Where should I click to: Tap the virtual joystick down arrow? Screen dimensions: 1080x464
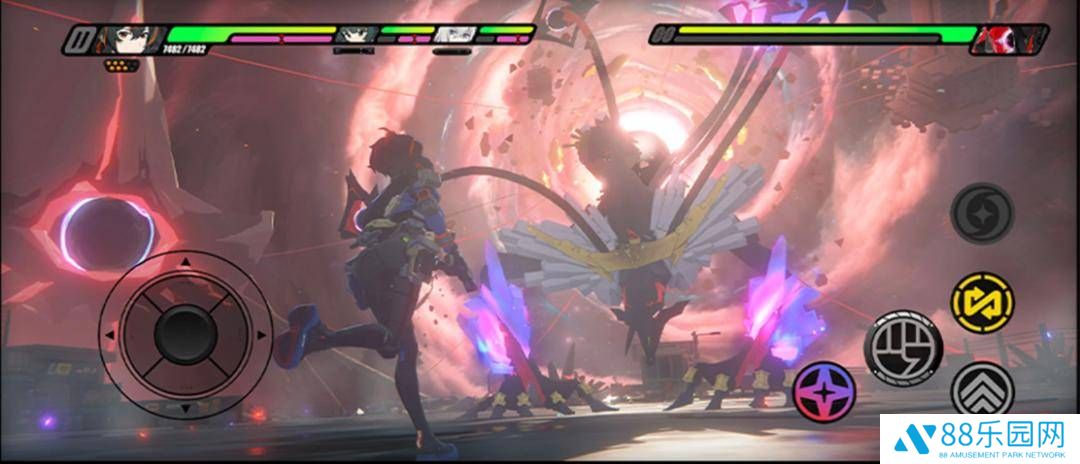183,409
